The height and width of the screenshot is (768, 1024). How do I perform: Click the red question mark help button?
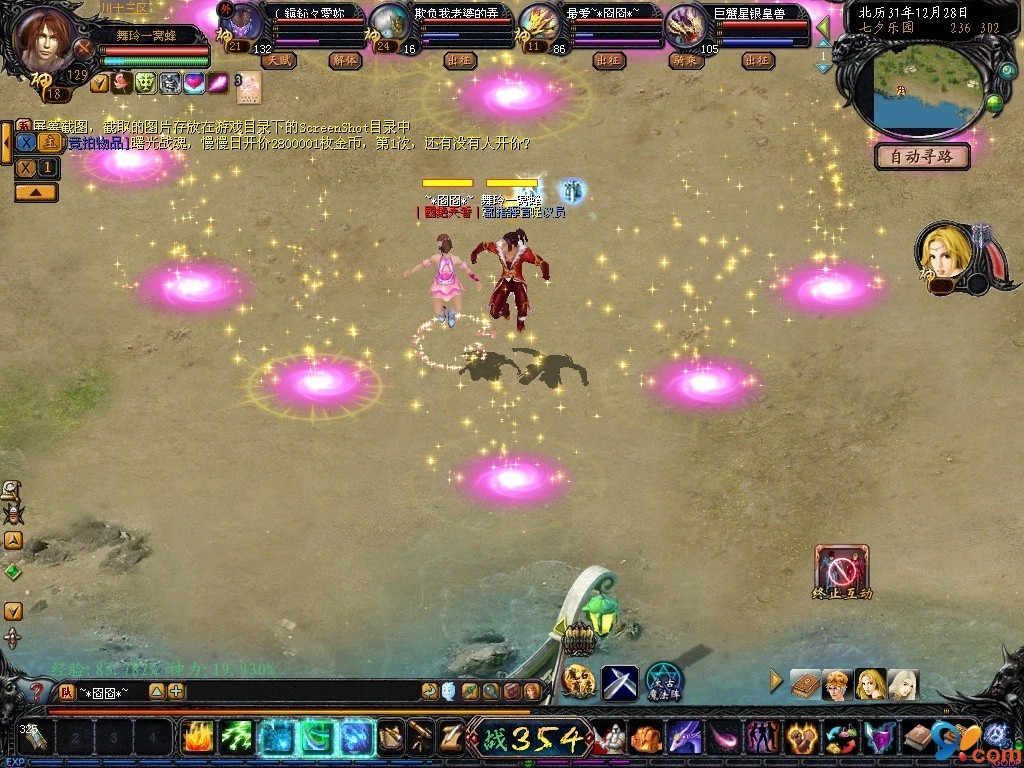pyautogui.click(x=36, y=691)
